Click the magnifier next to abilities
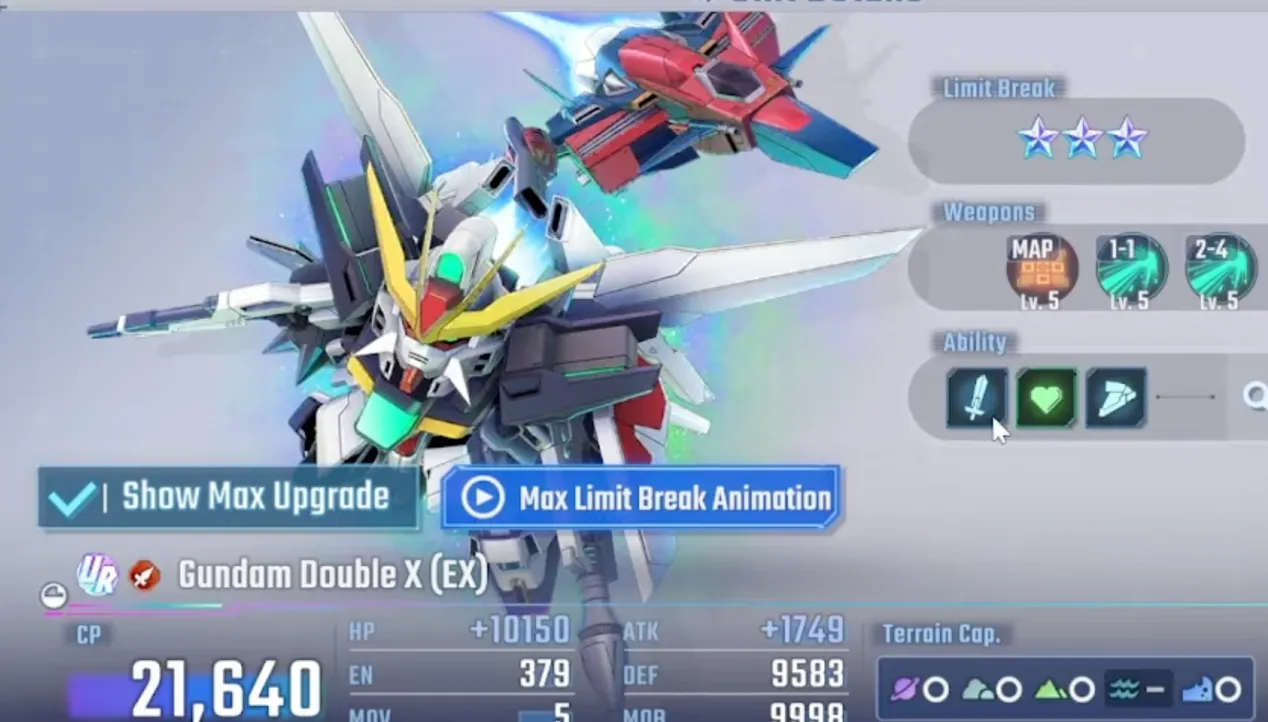The image size is (1268, 722). point(1254,398)
